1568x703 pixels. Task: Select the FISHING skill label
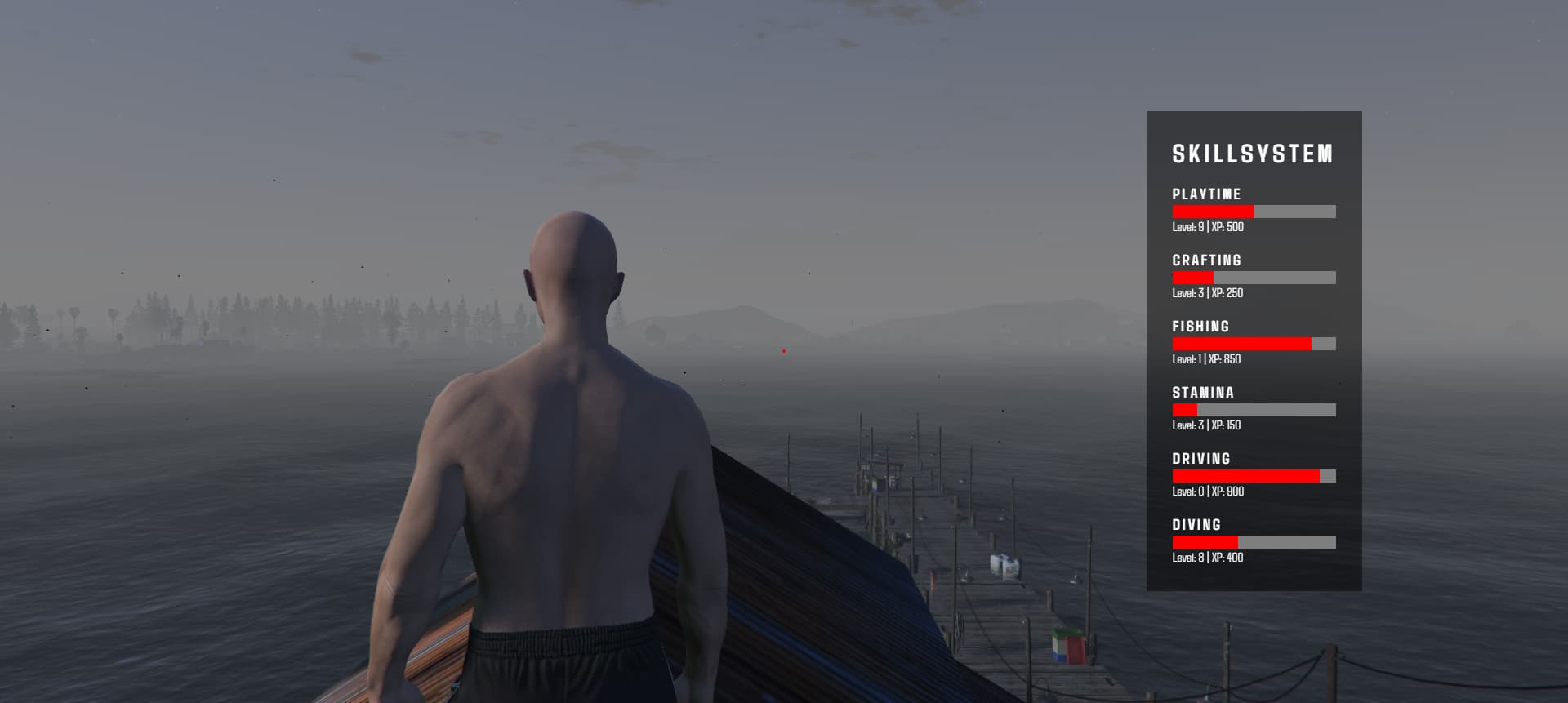tap(1200, 327)
